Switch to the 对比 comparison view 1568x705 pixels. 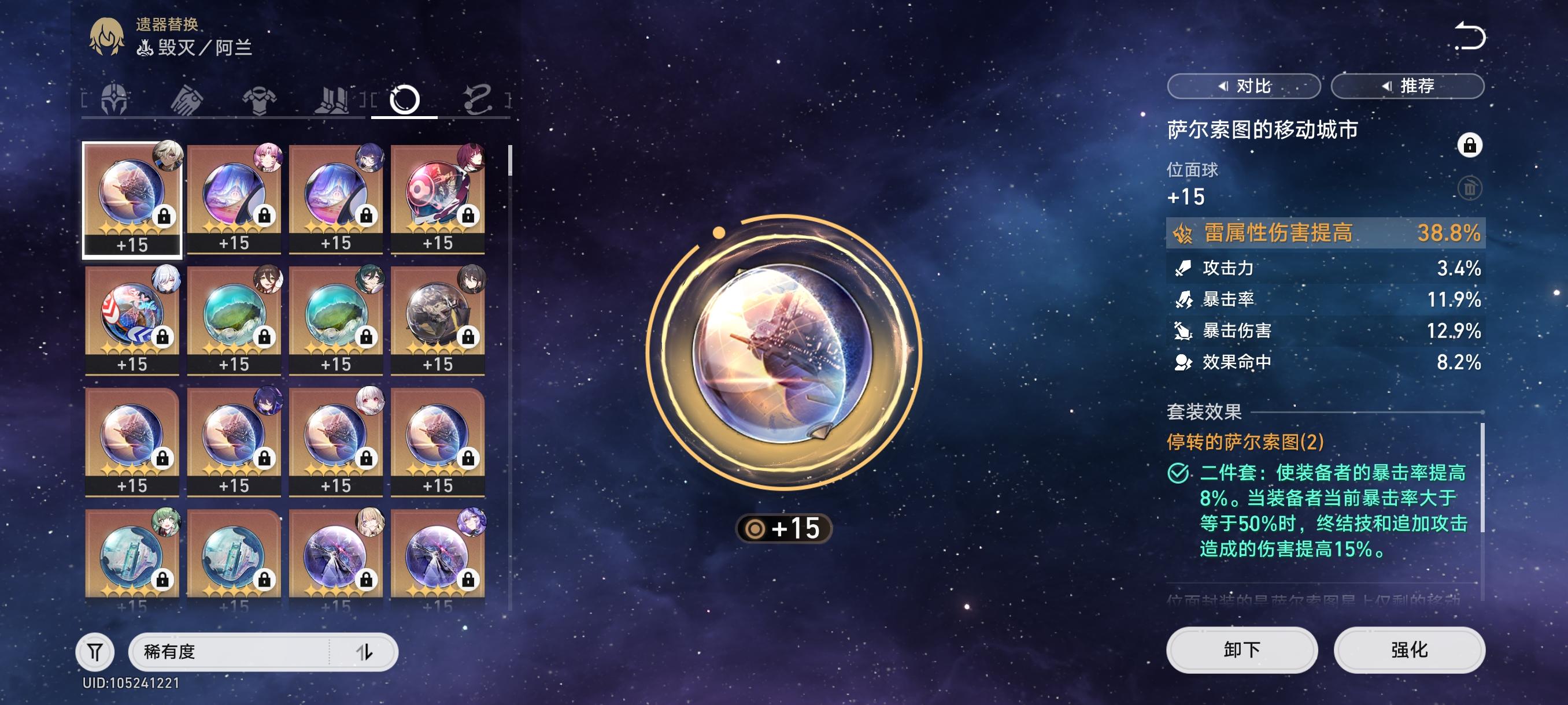[1244, 86]
